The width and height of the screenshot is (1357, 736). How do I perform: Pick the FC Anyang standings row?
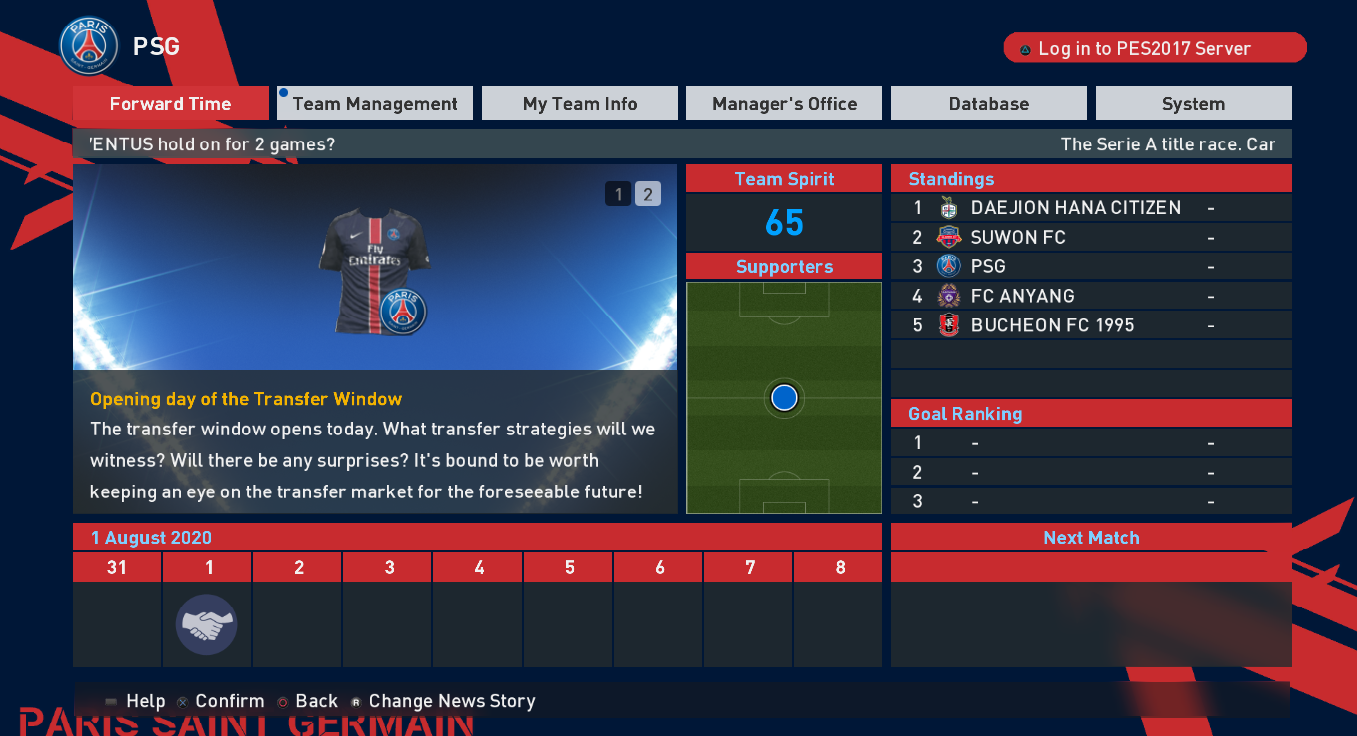click(x=1090, y=296)
